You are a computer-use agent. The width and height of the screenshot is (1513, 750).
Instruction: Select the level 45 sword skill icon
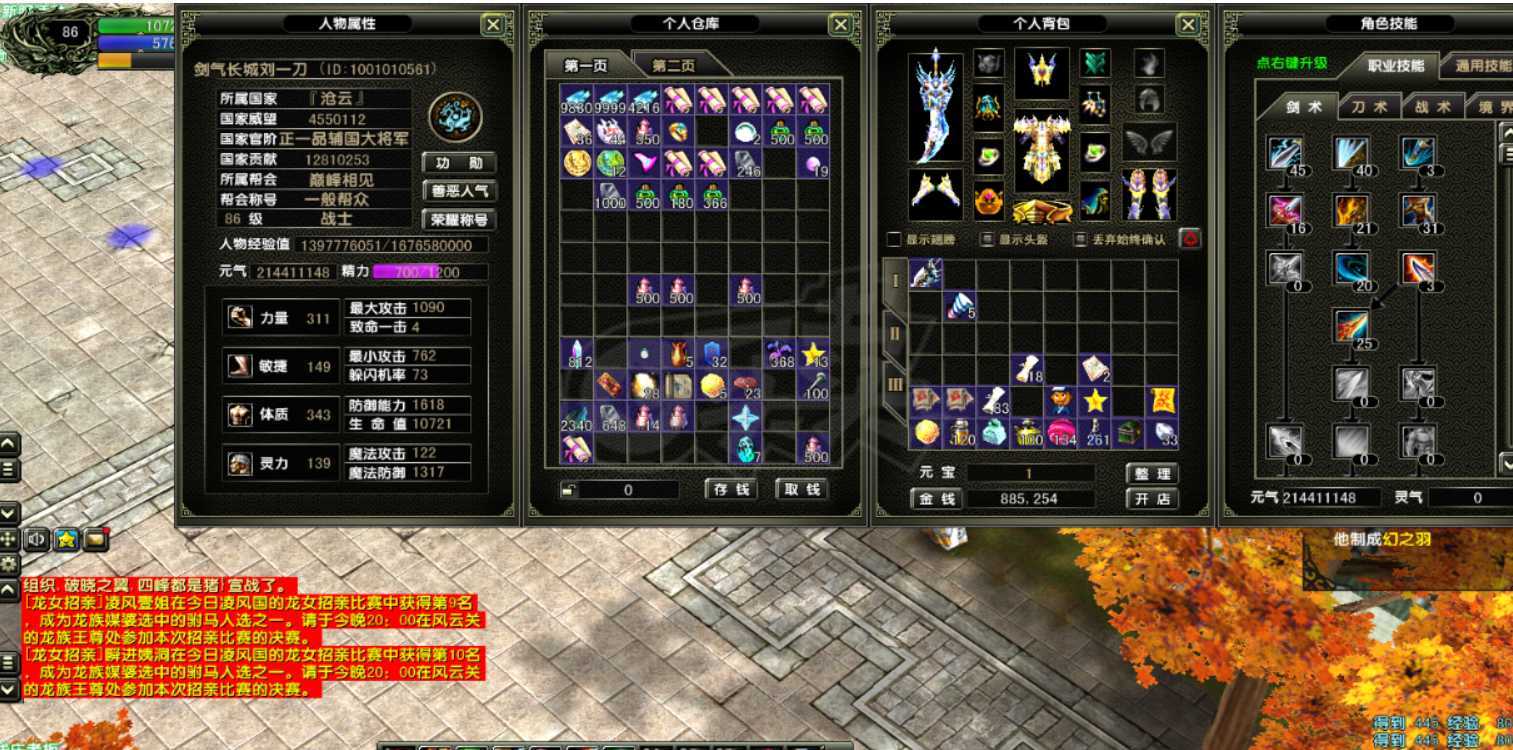tap(1287, 153)
